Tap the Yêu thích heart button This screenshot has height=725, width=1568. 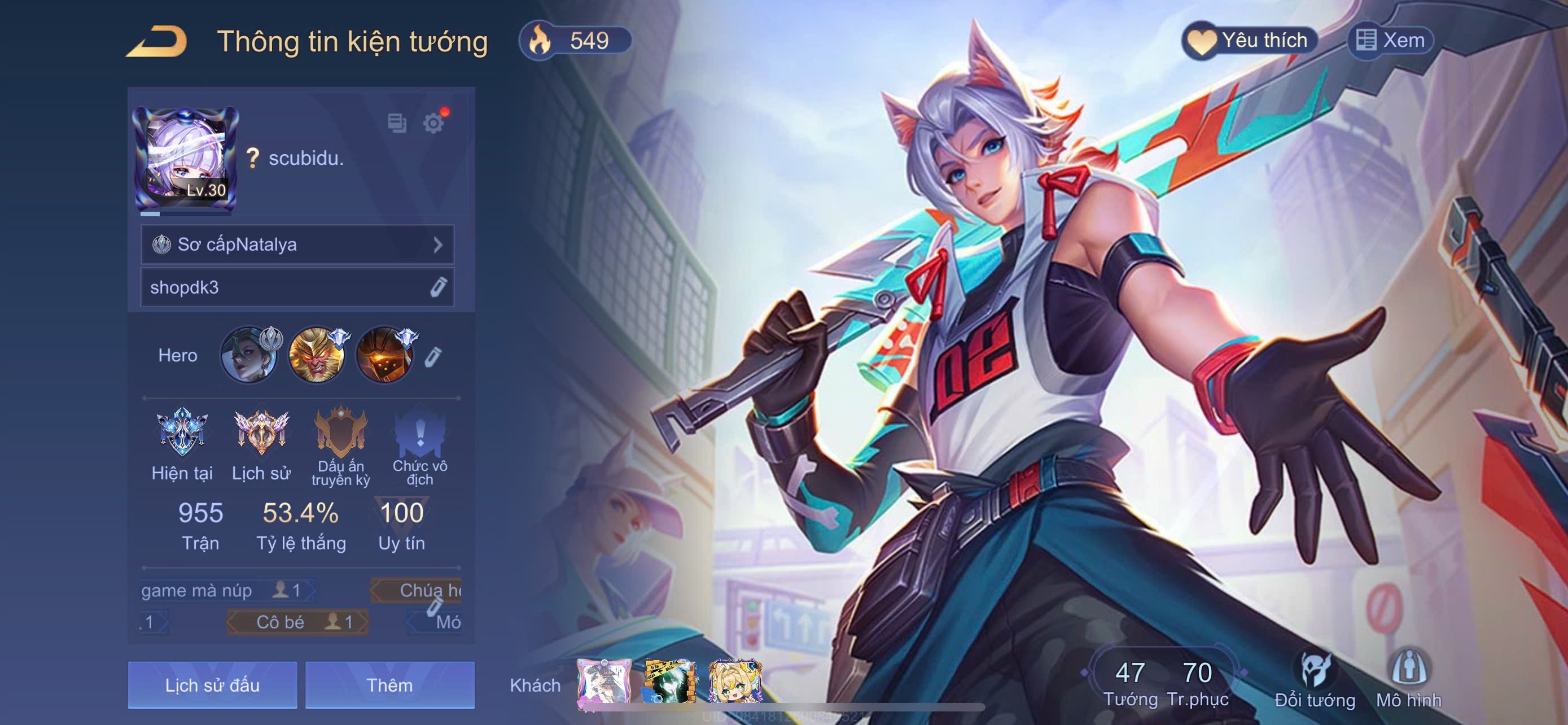[1250, 41]
